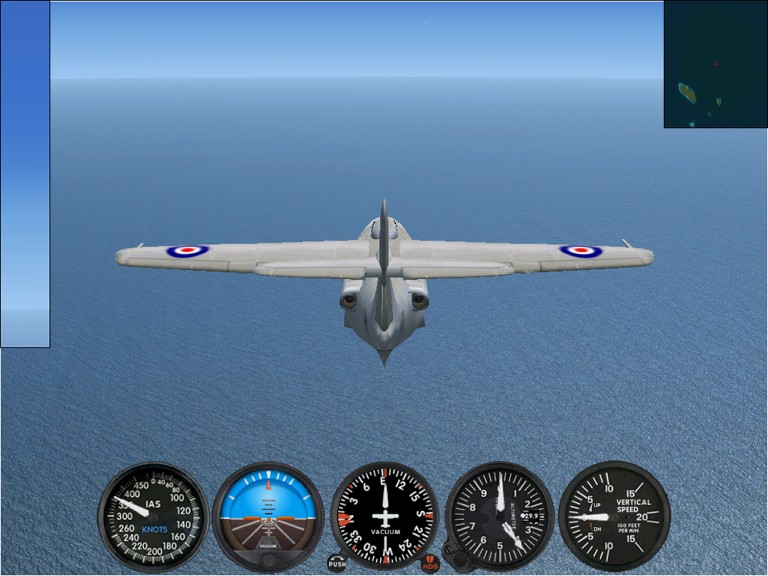Open the minimap radar display
The width and height of the screenshot is (768, 576).
tap(714, 64)
